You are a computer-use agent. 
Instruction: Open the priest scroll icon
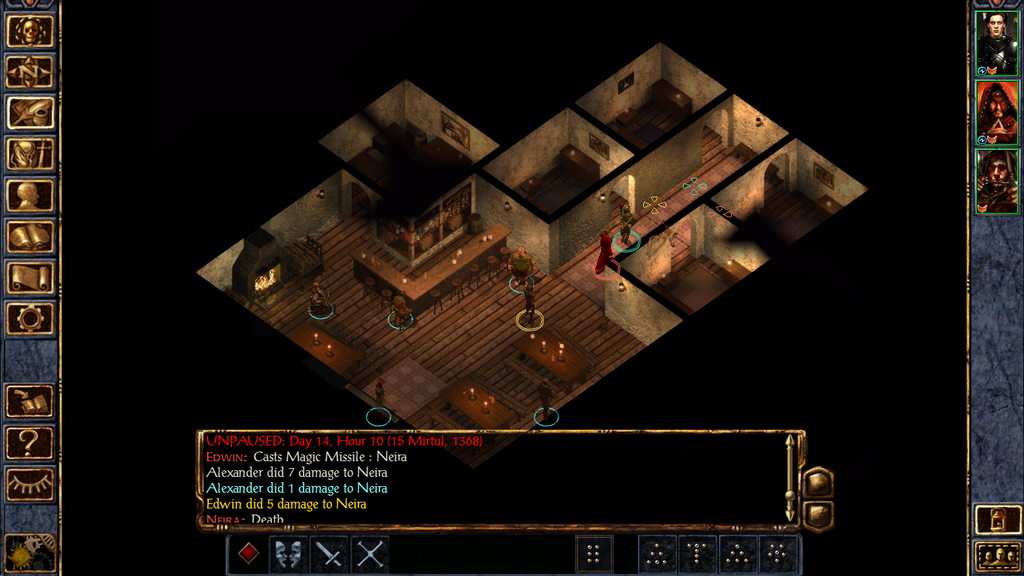(30, 278)
